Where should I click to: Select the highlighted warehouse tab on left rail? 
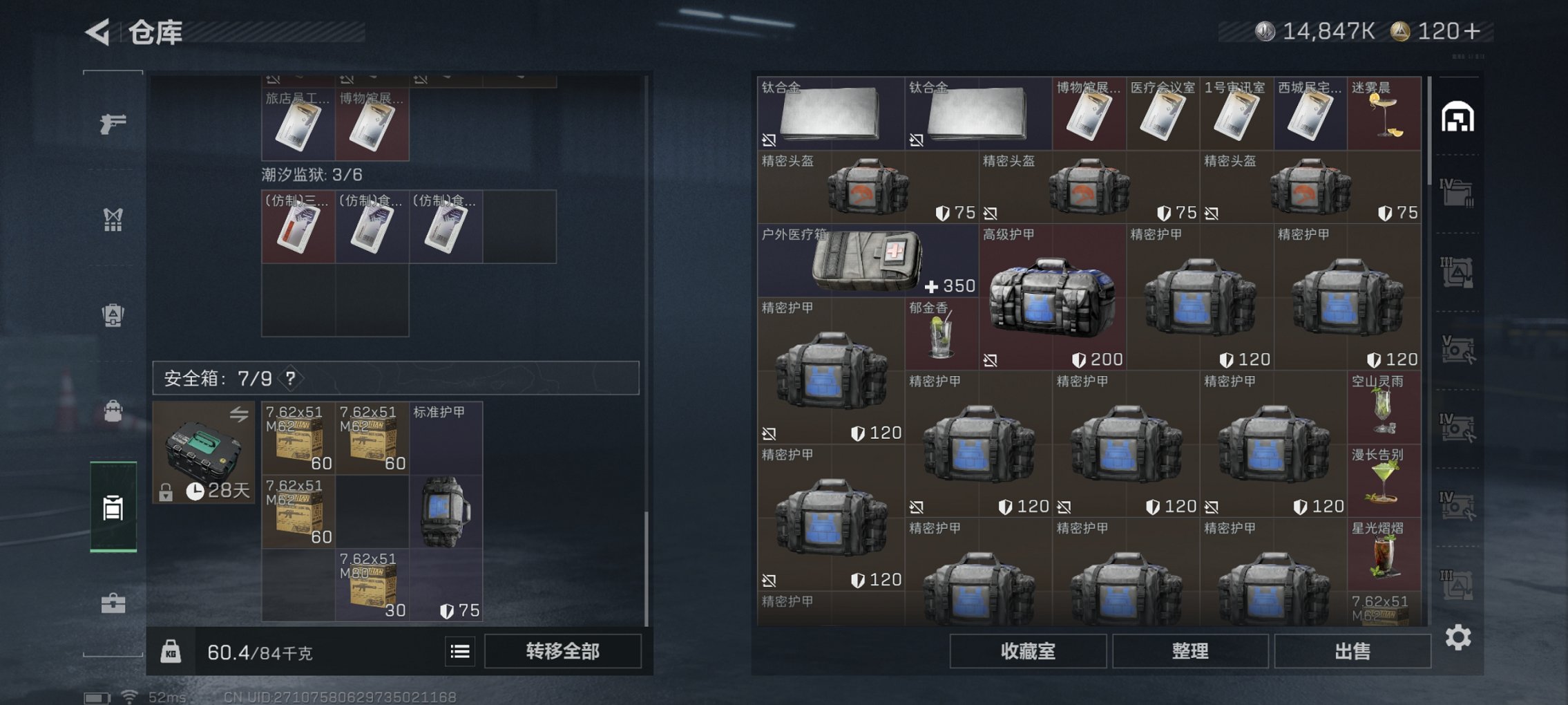click(114, 508)
